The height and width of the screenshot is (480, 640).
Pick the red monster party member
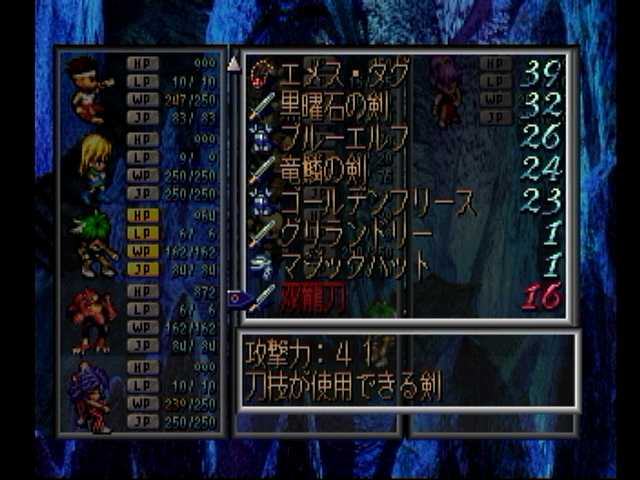click(90, 320)
